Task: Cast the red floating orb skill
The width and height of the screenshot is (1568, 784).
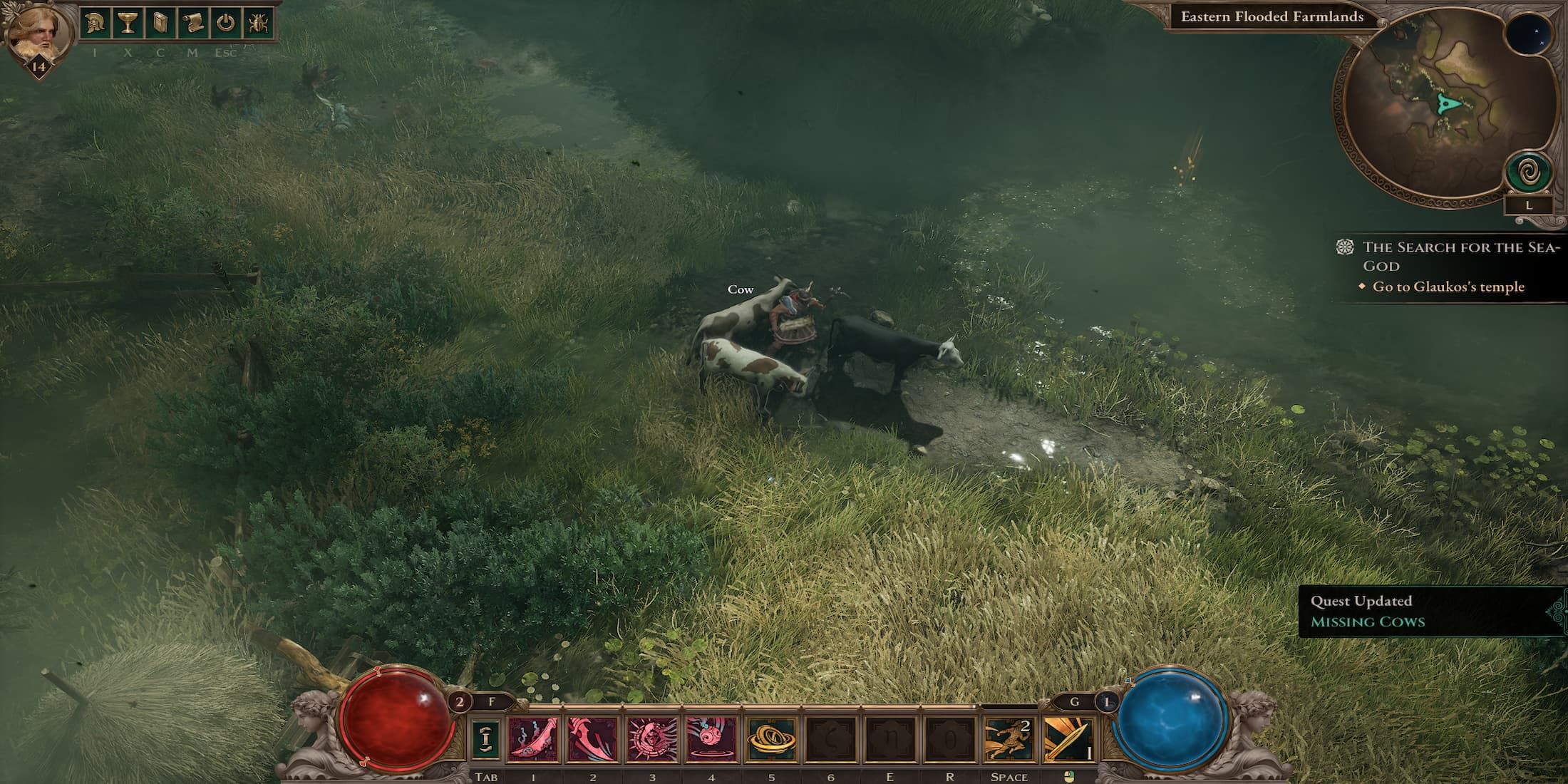Action: point(711,739)
